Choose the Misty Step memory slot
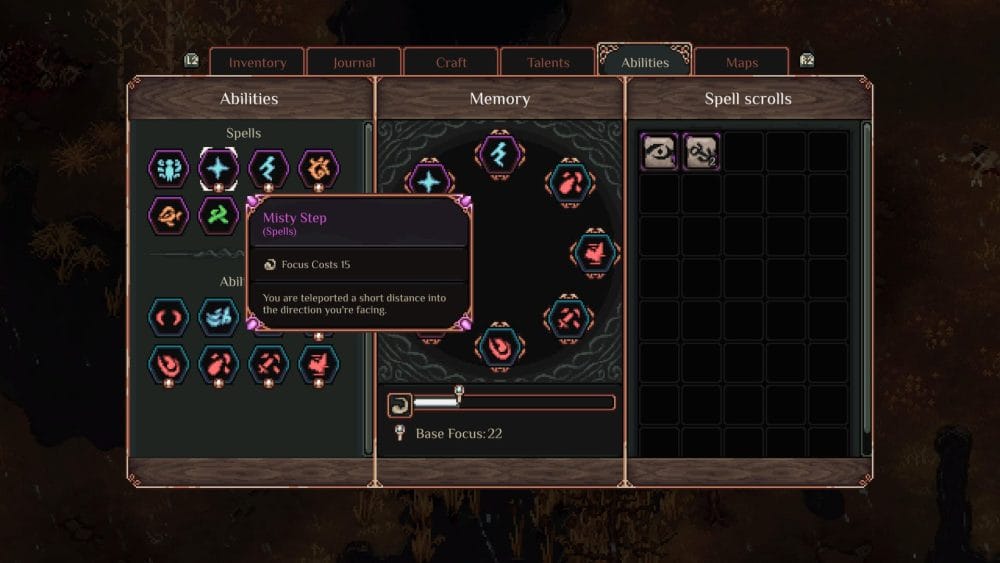 (x=430, y=181)
